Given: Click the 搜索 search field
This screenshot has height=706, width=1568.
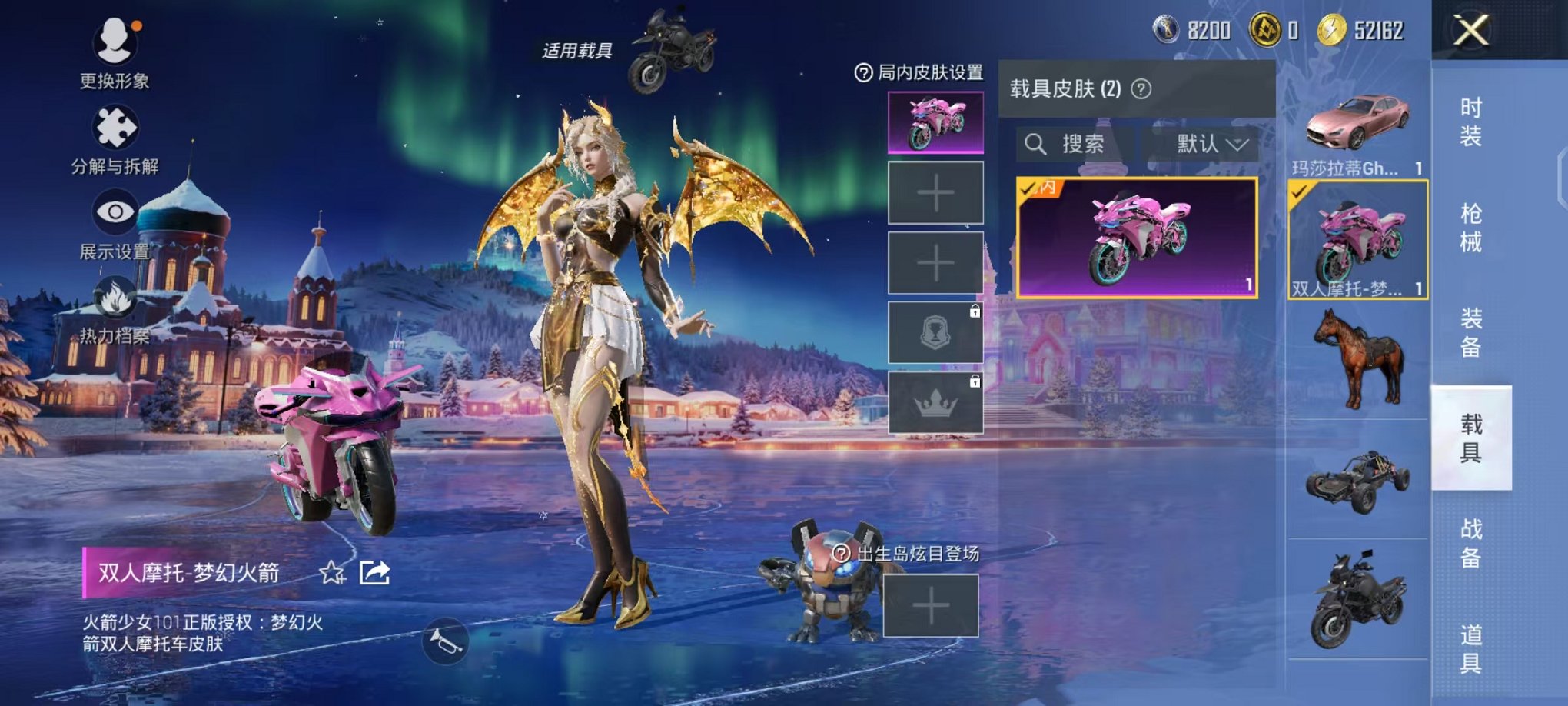Looking at the screenshot, I should [x=1084, y=145].
